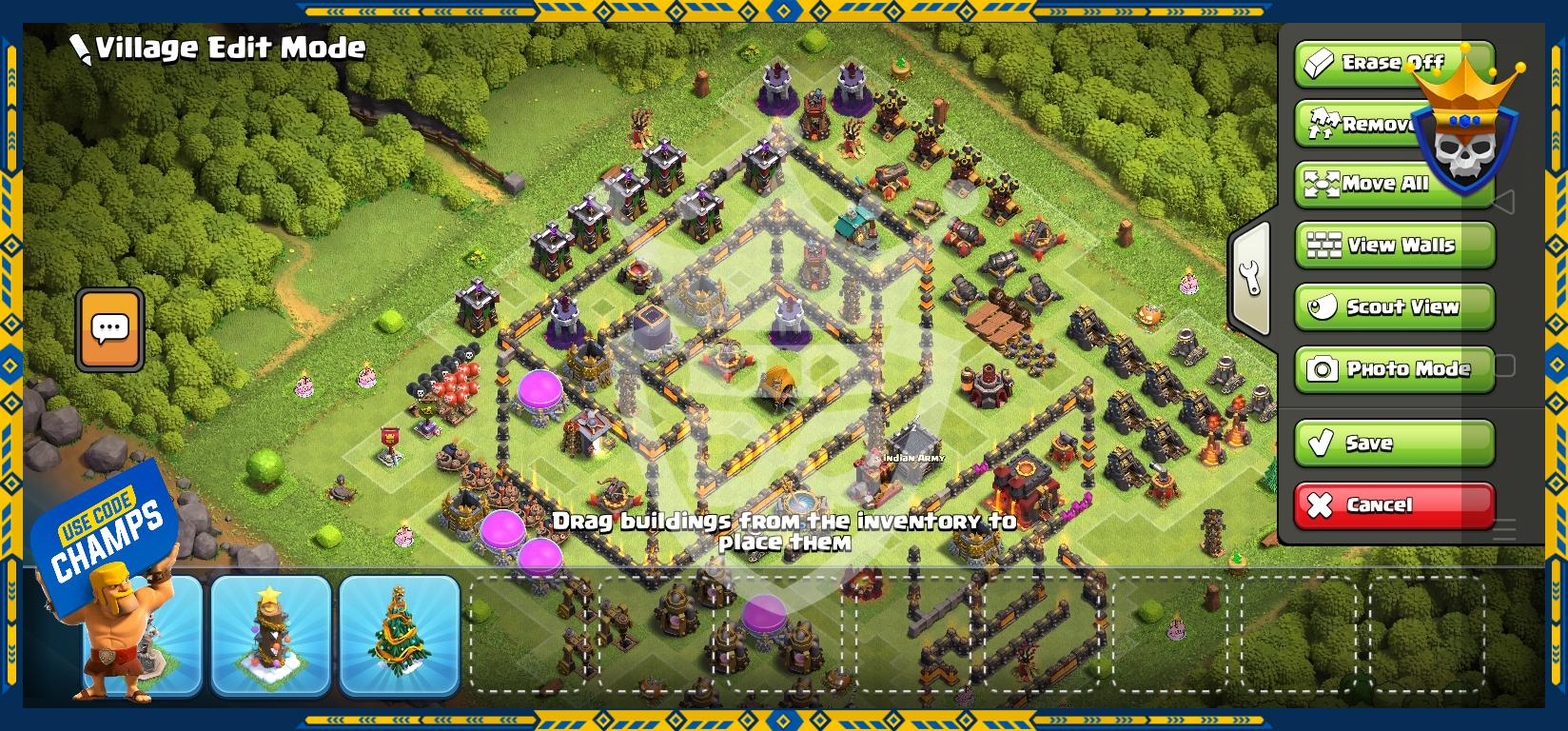Save the village layout
Viewport: 1568px width, 731px height.
[x=1395, y=443]
